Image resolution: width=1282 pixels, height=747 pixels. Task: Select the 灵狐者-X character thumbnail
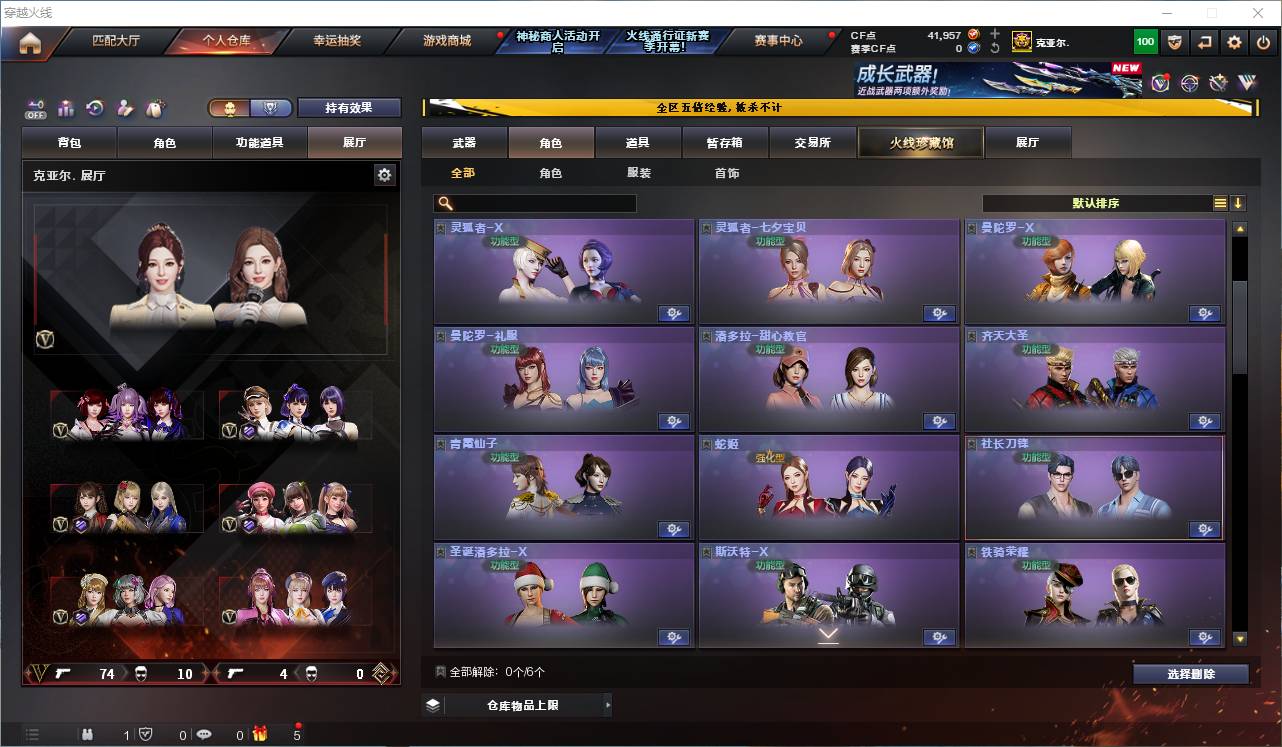pos(562,270)
